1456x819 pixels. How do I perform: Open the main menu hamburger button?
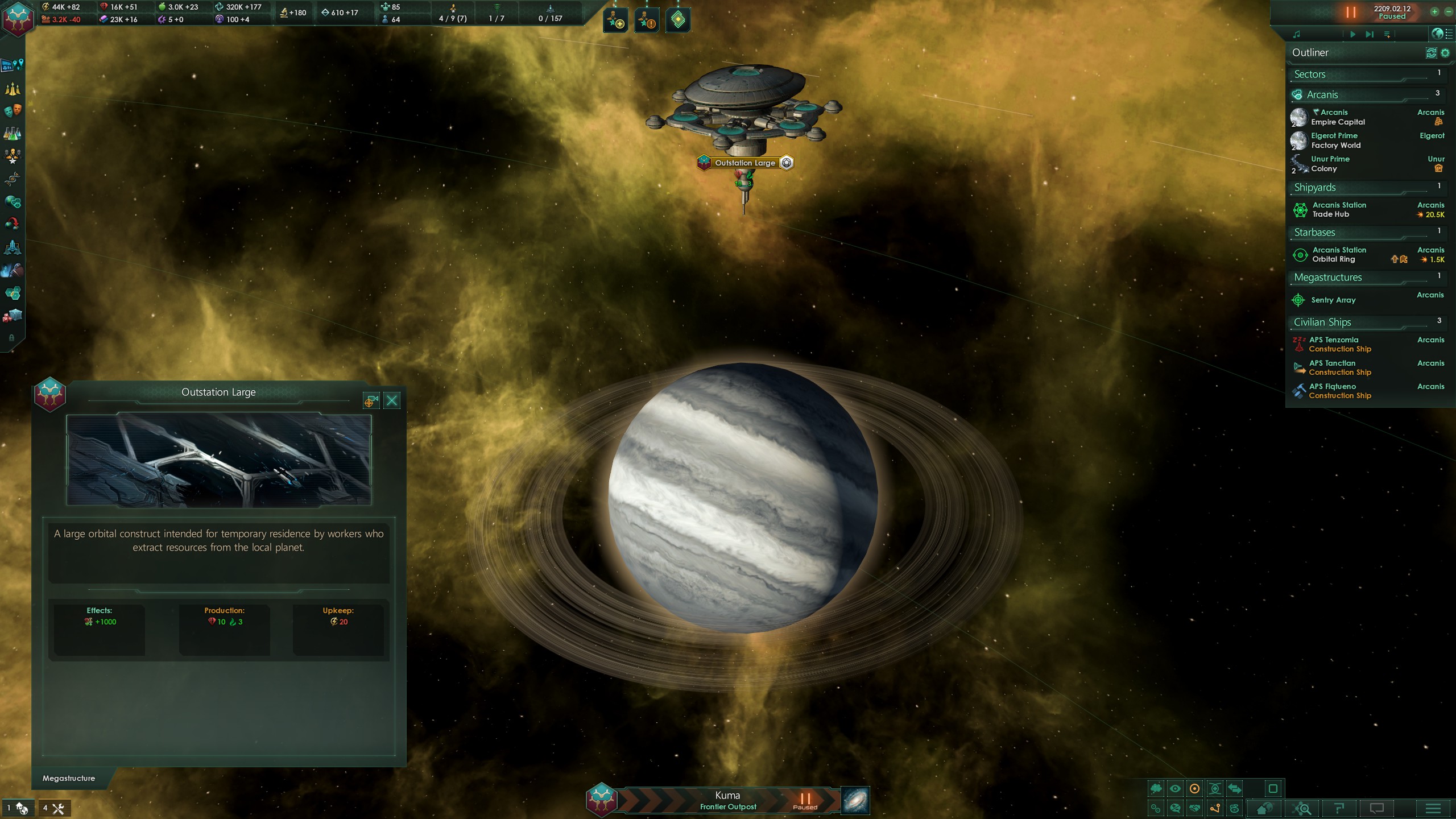[1433, 808]
